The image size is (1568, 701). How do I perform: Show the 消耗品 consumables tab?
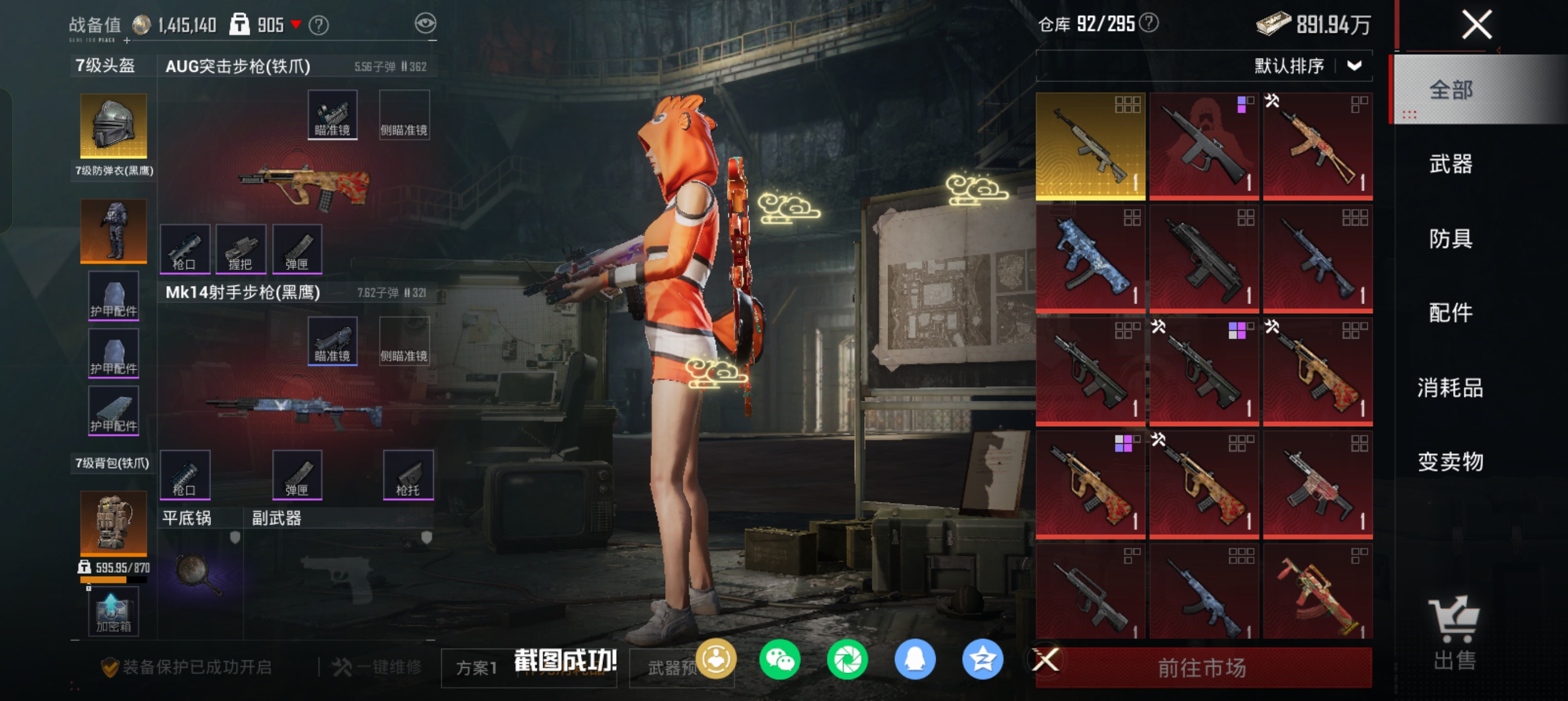[1450, 388]
